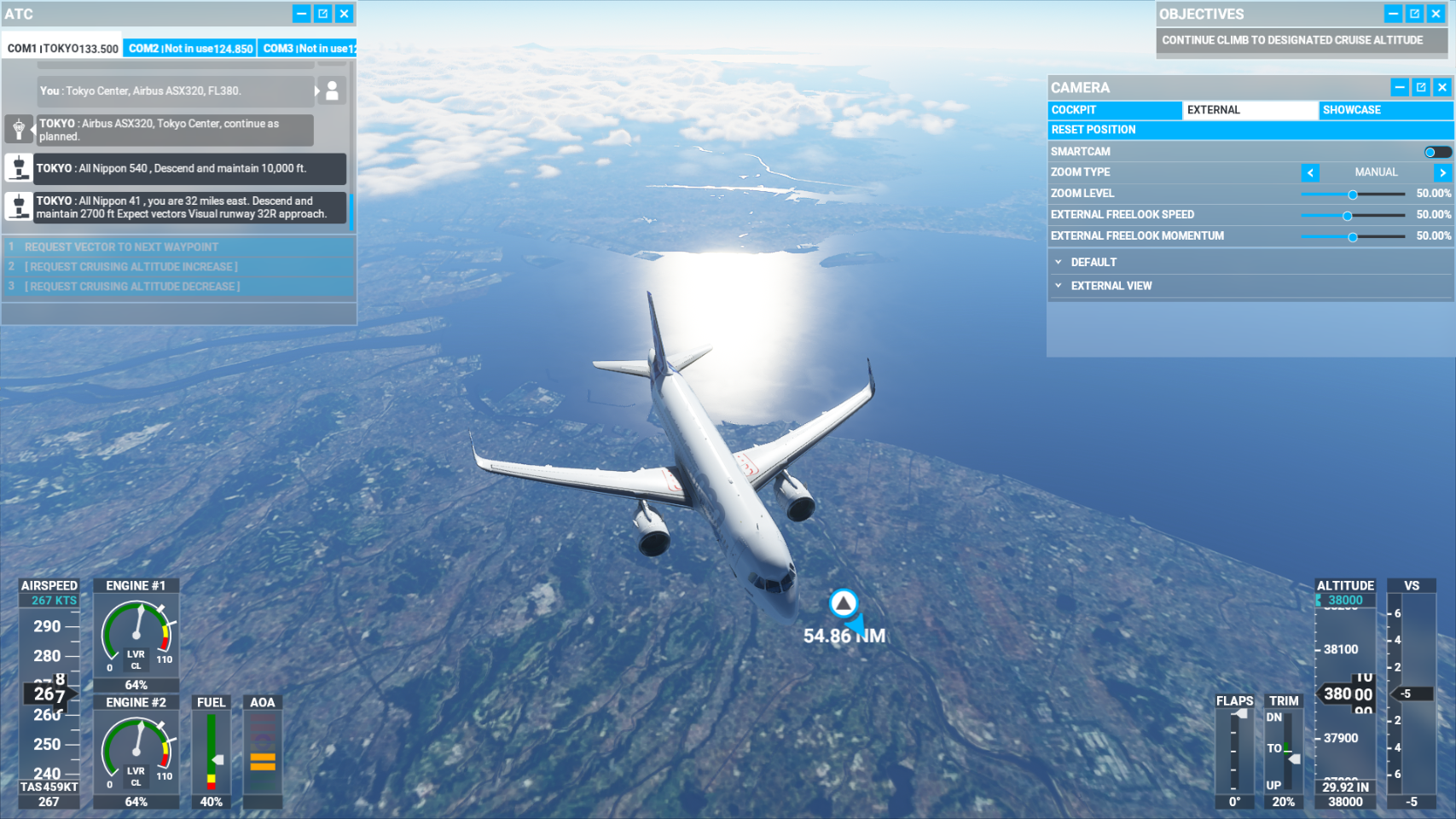Switch to the COM2 radio tab

190,49
